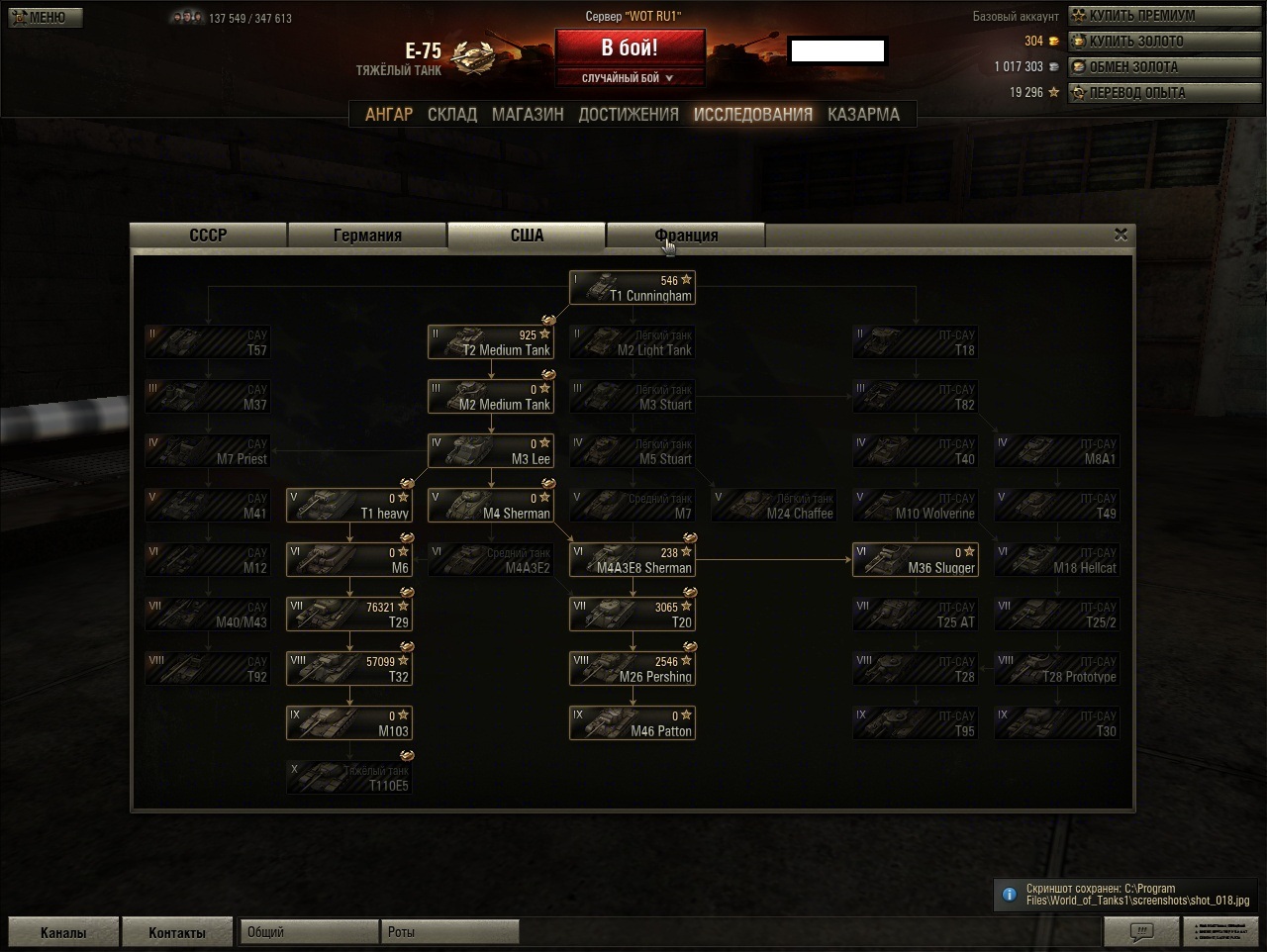Image resolution: width=1267 pixels, height=952 pixels.
Task: View the Франция tech tree
Action: [686, 236]
